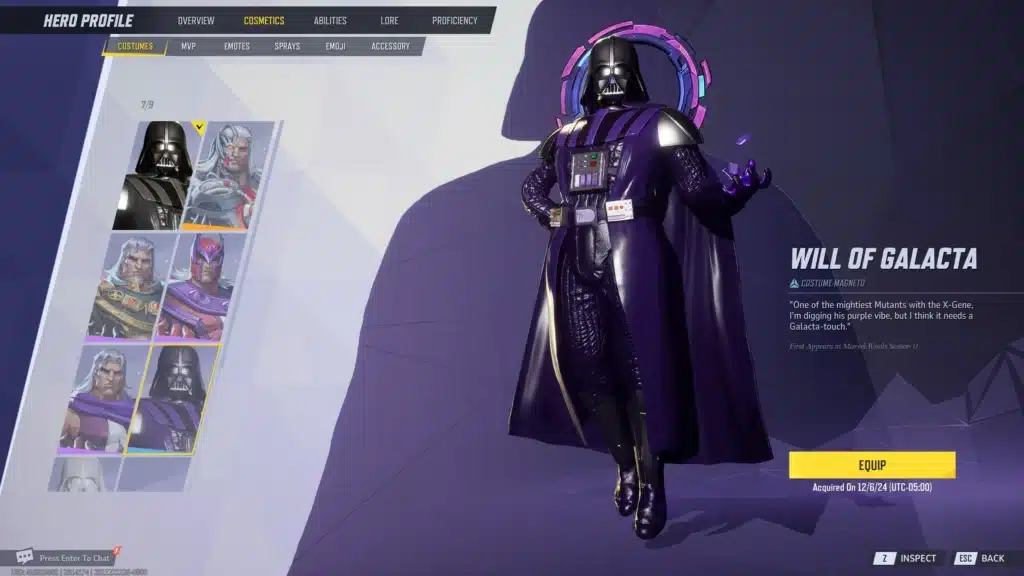Open the Proficiency tab
The image size is (1024, 576).
pos(455,21)
